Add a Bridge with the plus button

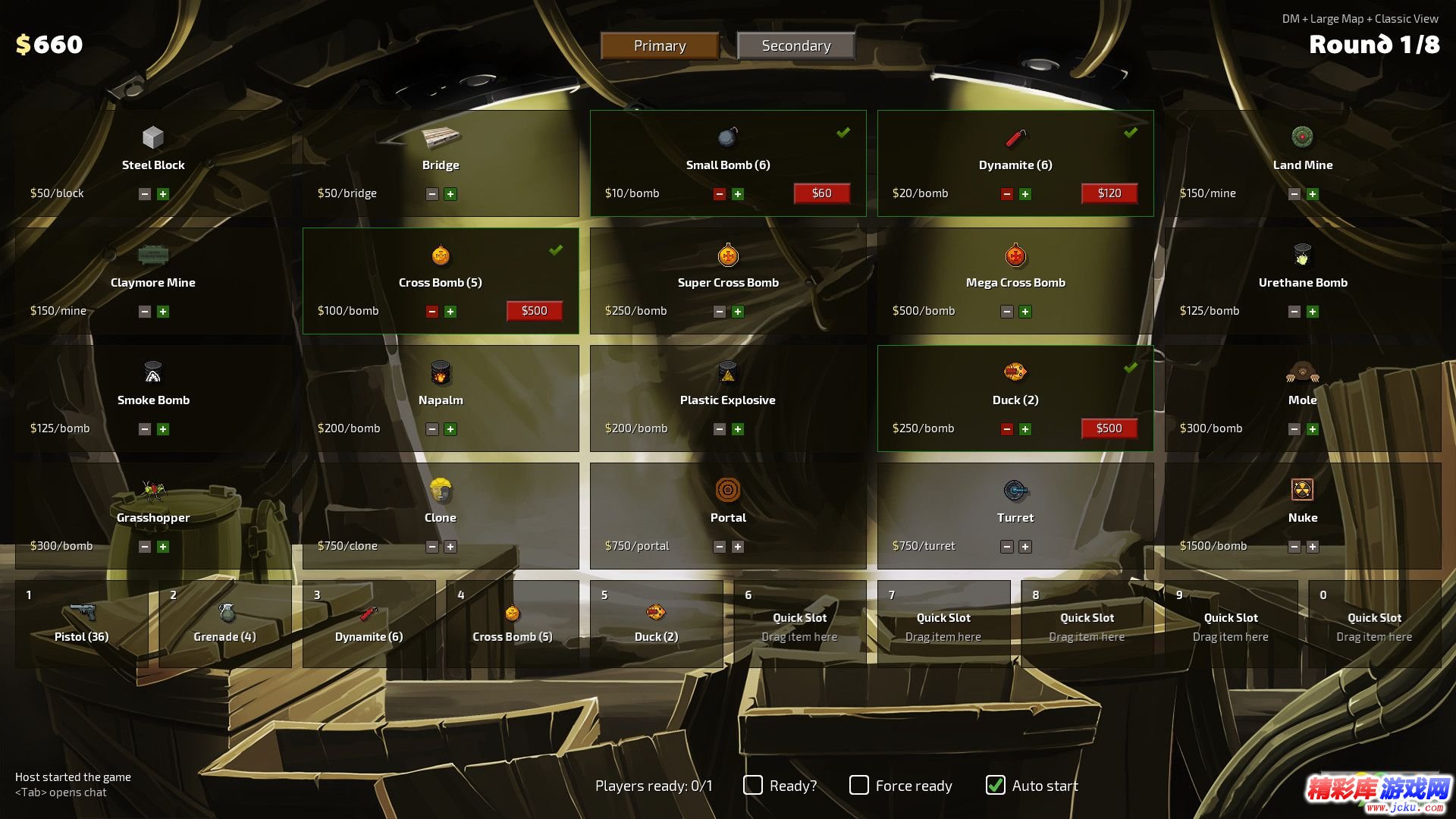[x=450, y=194]
